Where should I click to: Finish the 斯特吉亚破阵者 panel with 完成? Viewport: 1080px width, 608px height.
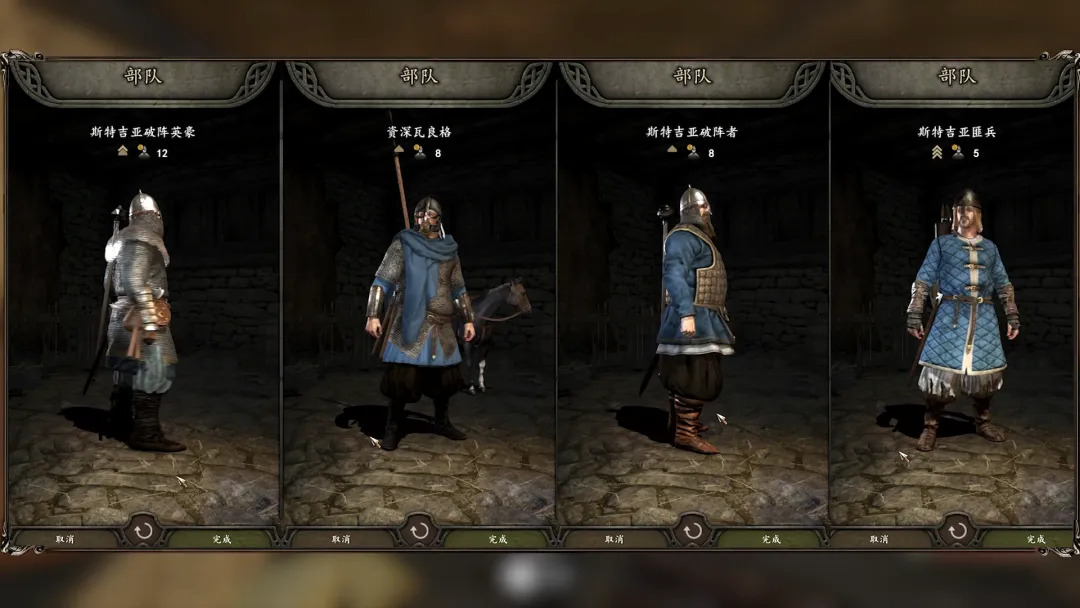(x=770, y=539)
